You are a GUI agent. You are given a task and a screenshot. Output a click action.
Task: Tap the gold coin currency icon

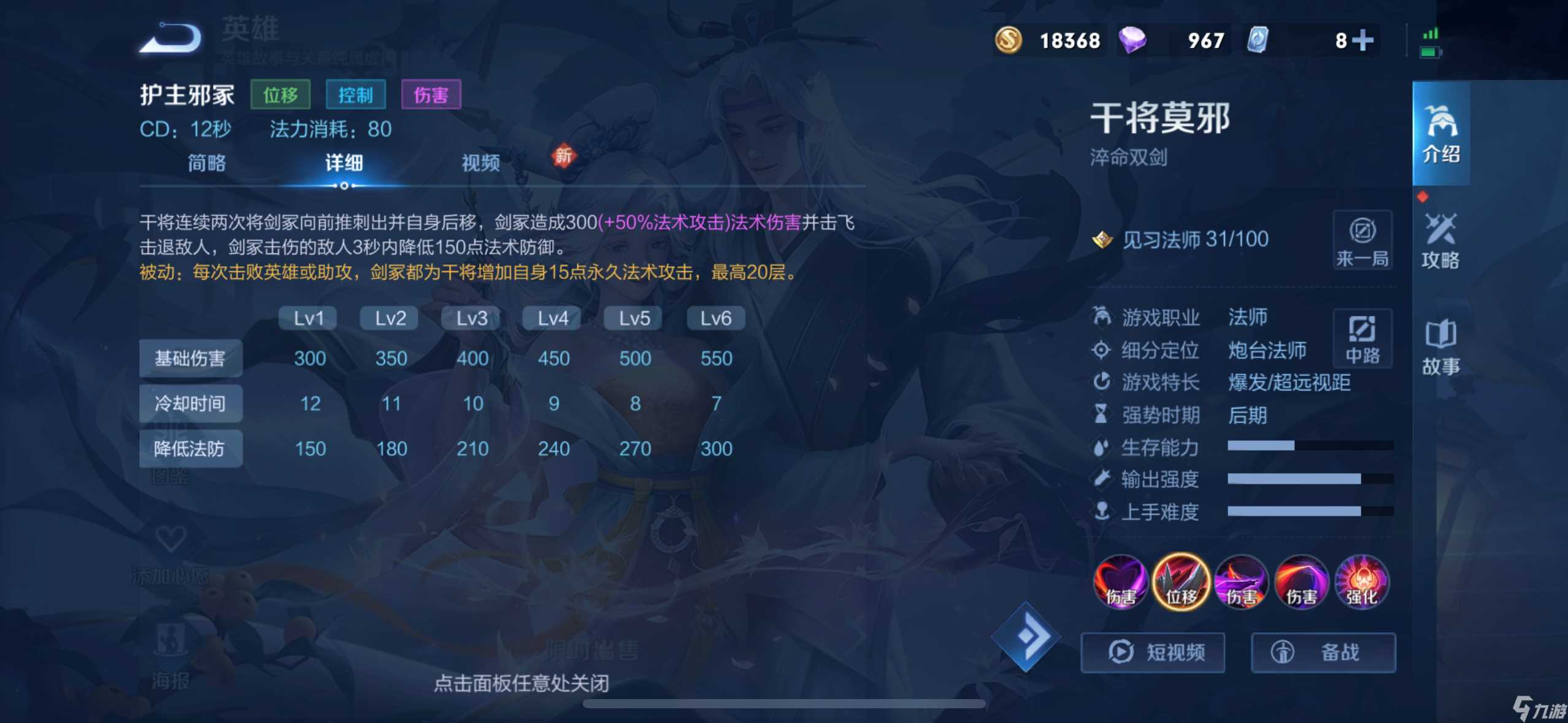[1009, 40]
